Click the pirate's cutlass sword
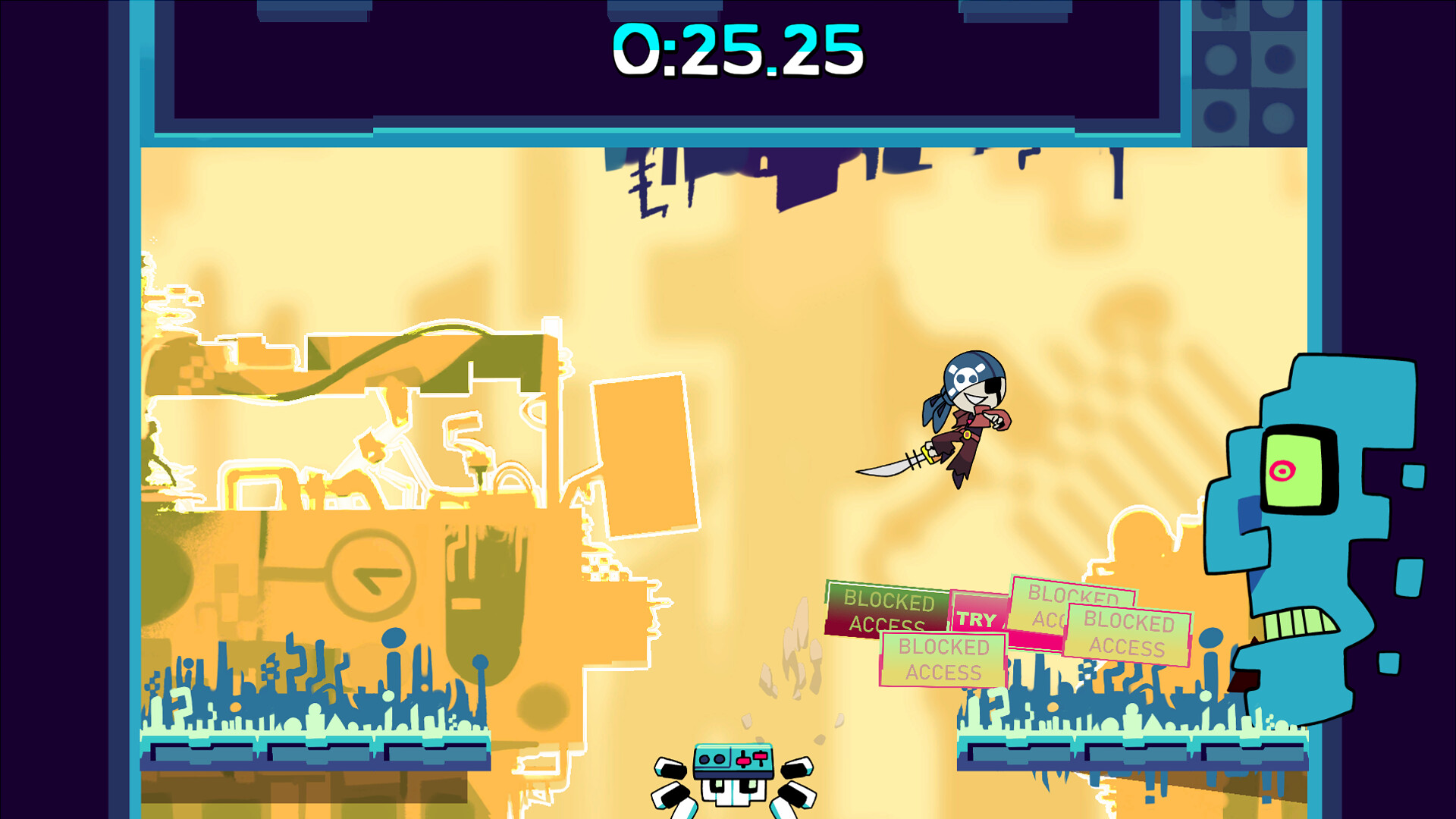This screenshot has width=1456, height=819. (895, 466)
